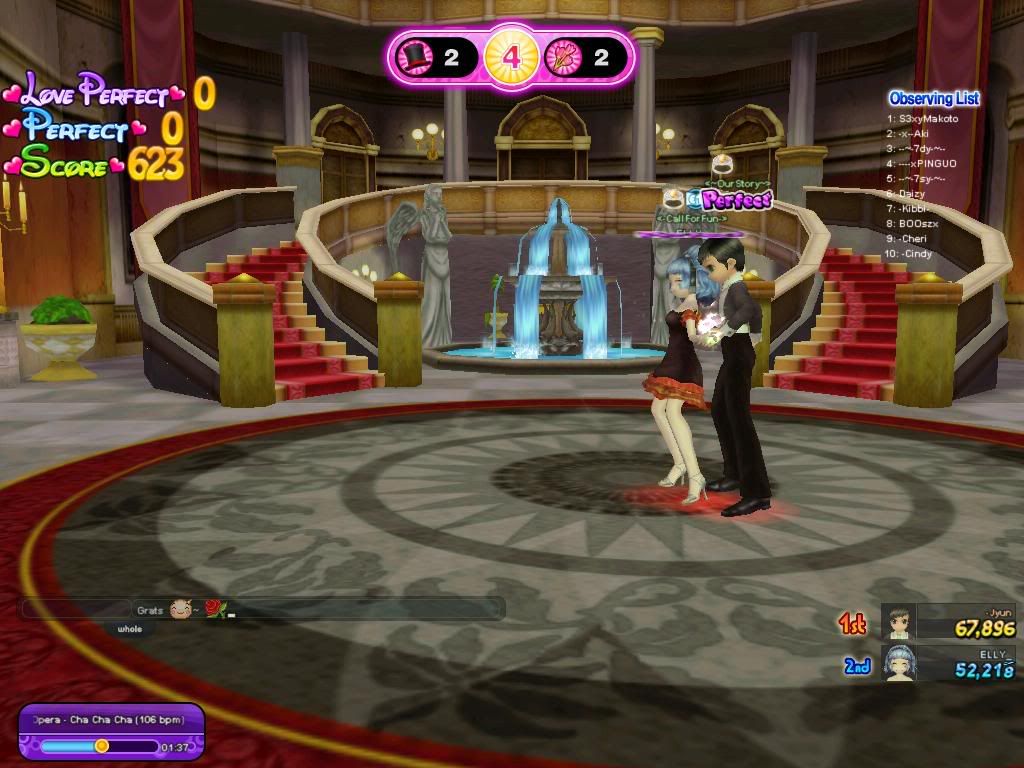Open the "whole" chat channel selector

[130, 629]
